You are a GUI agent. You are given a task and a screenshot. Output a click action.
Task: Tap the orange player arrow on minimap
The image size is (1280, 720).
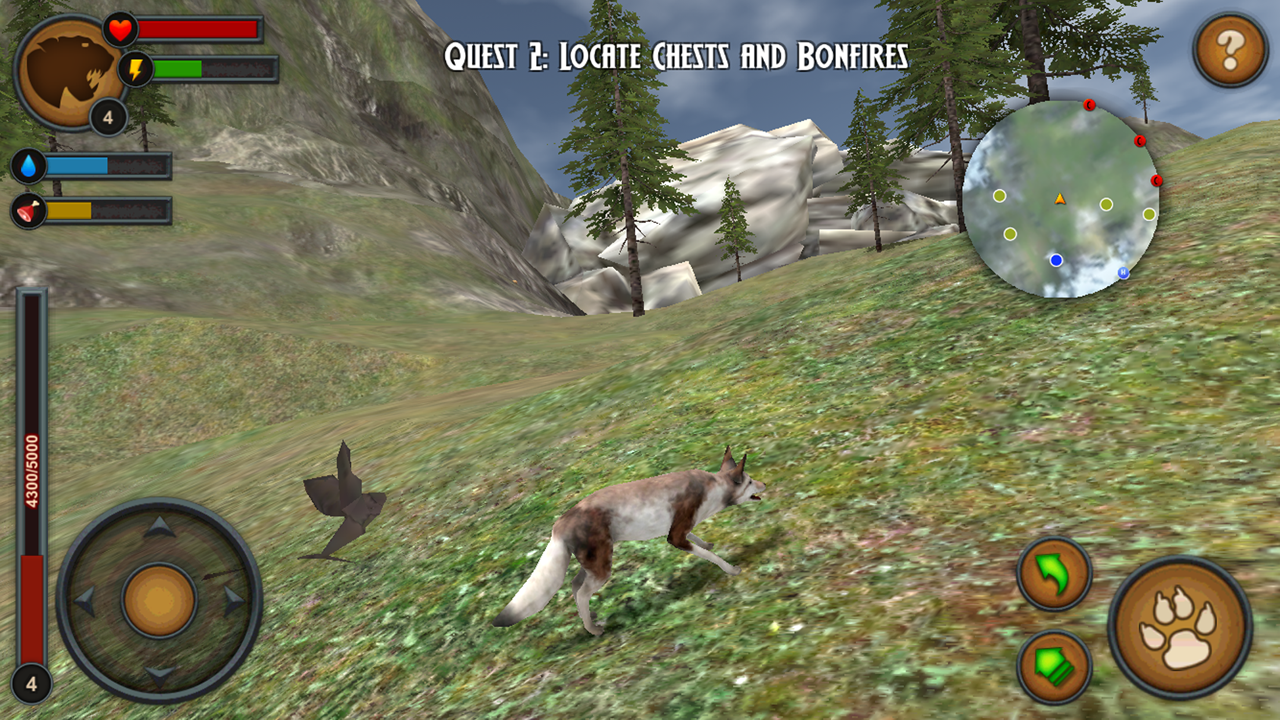pos(1058,199)
